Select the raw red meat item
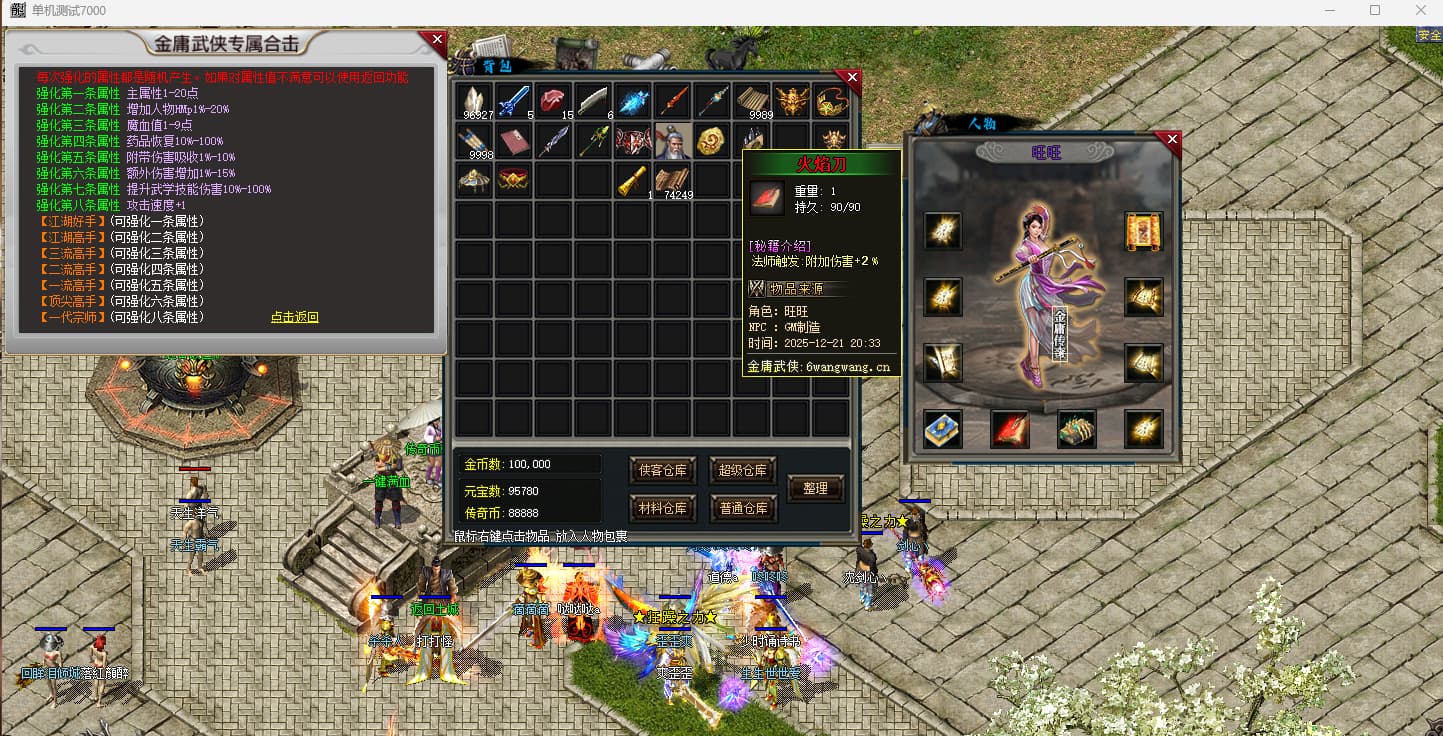Screen dimensions: 1443x736 553,101
